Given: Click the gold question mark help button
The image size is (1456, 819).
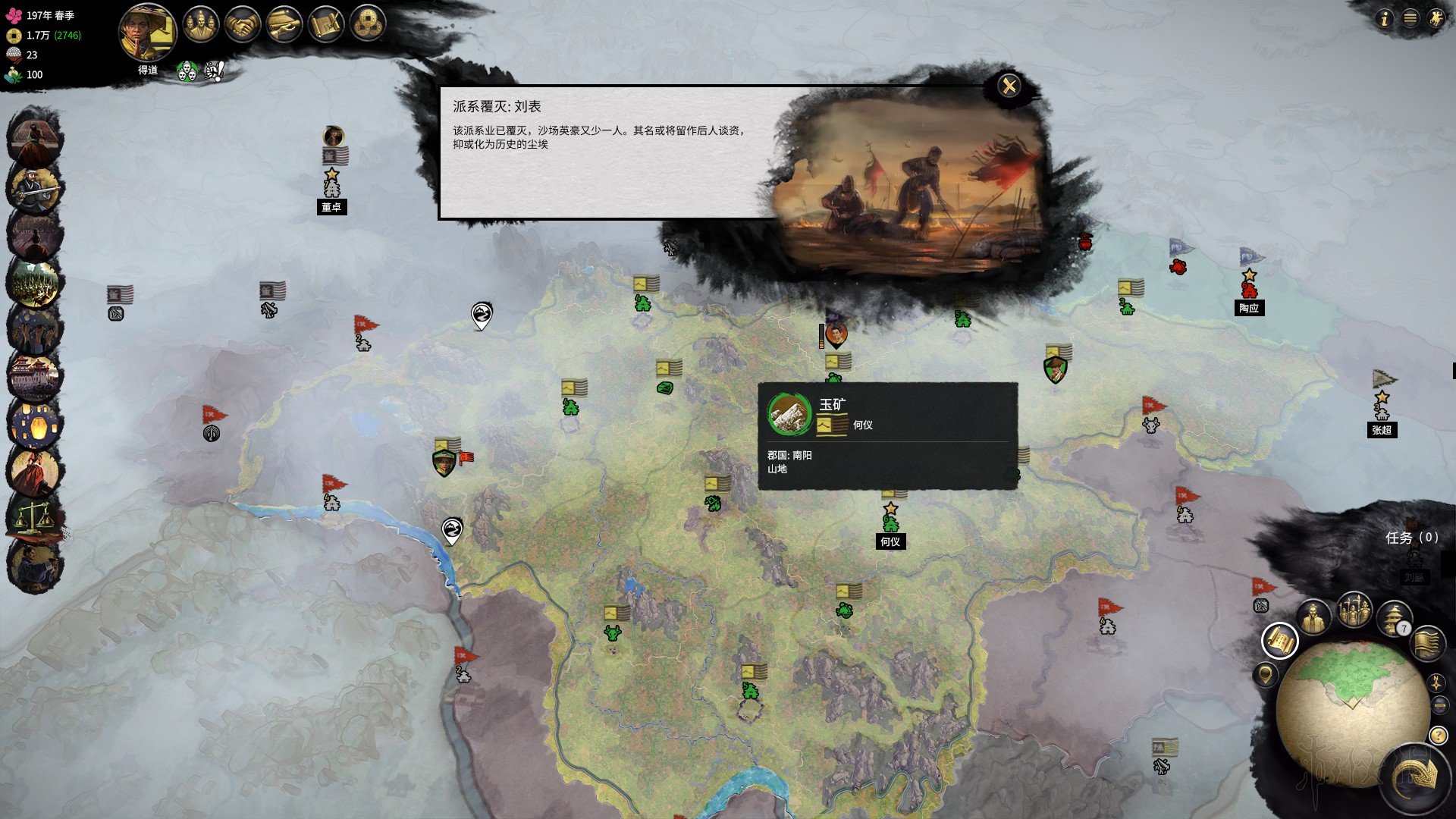Looking at the screenshot, I should 1438,735.
